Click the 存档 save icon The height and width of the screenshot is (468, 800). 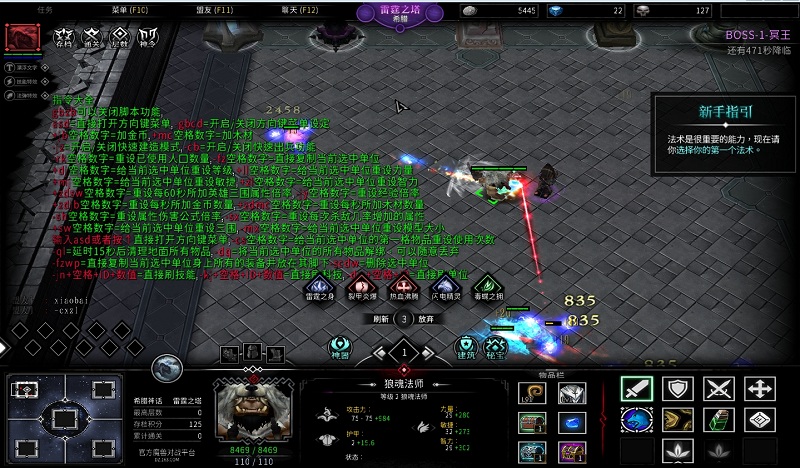coord(65,38)
